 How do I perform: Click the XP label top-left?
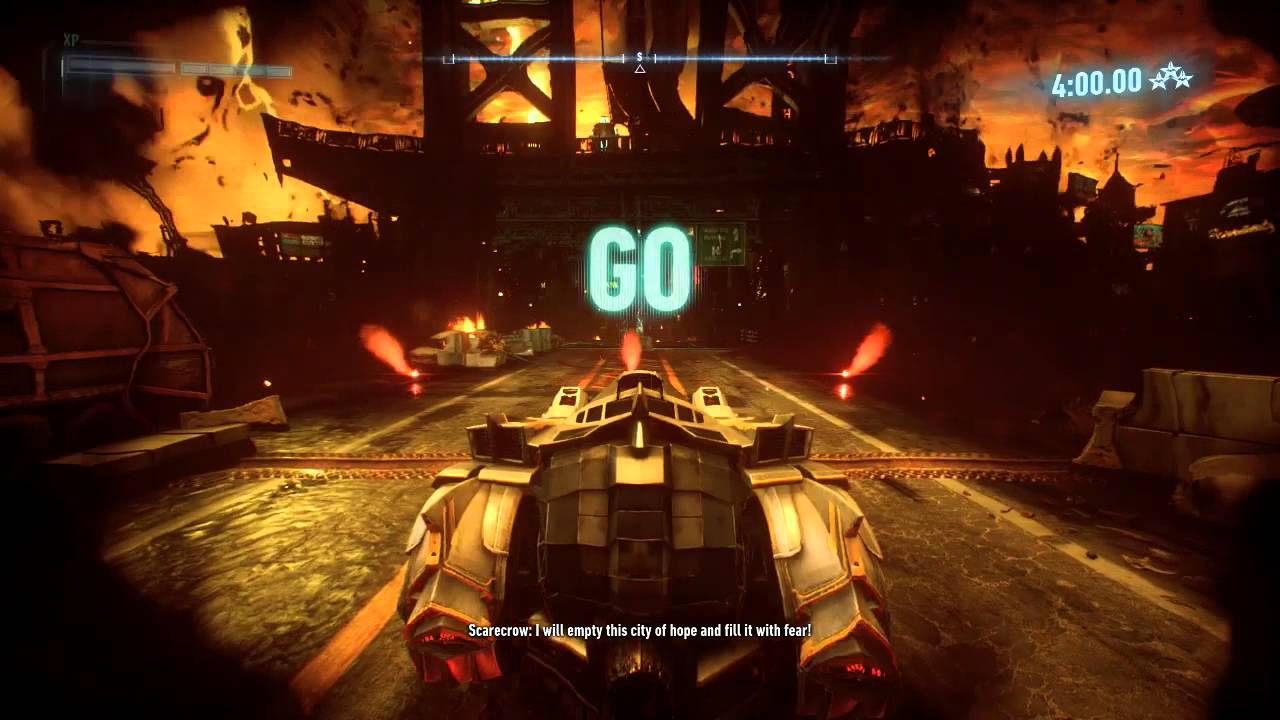[72, 40]
